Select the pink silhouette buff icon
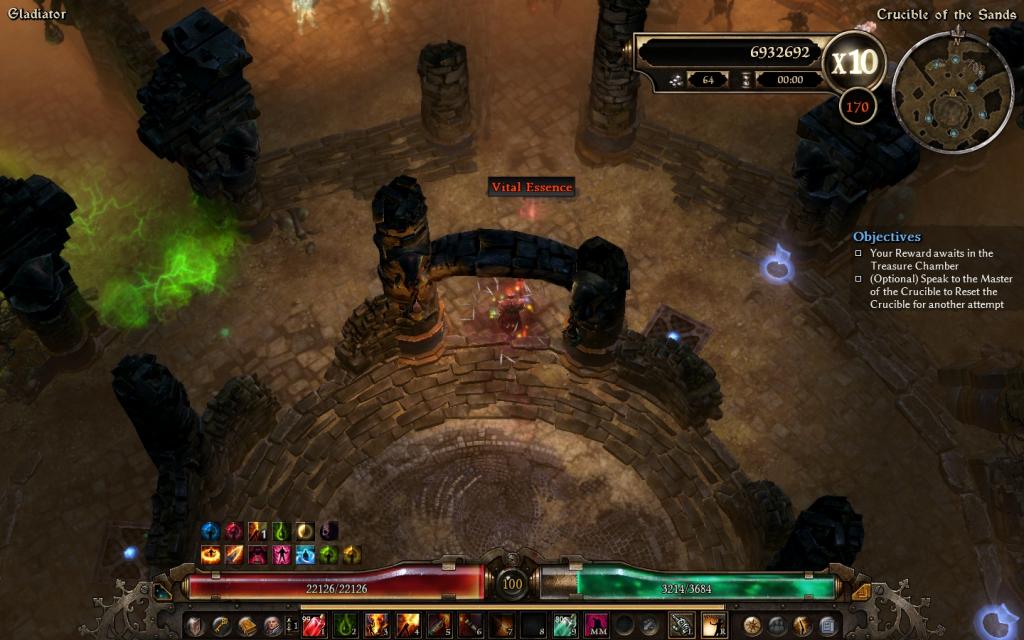Image resolution: width=1024 pixels, height=640 pixels. coord(281,554)
